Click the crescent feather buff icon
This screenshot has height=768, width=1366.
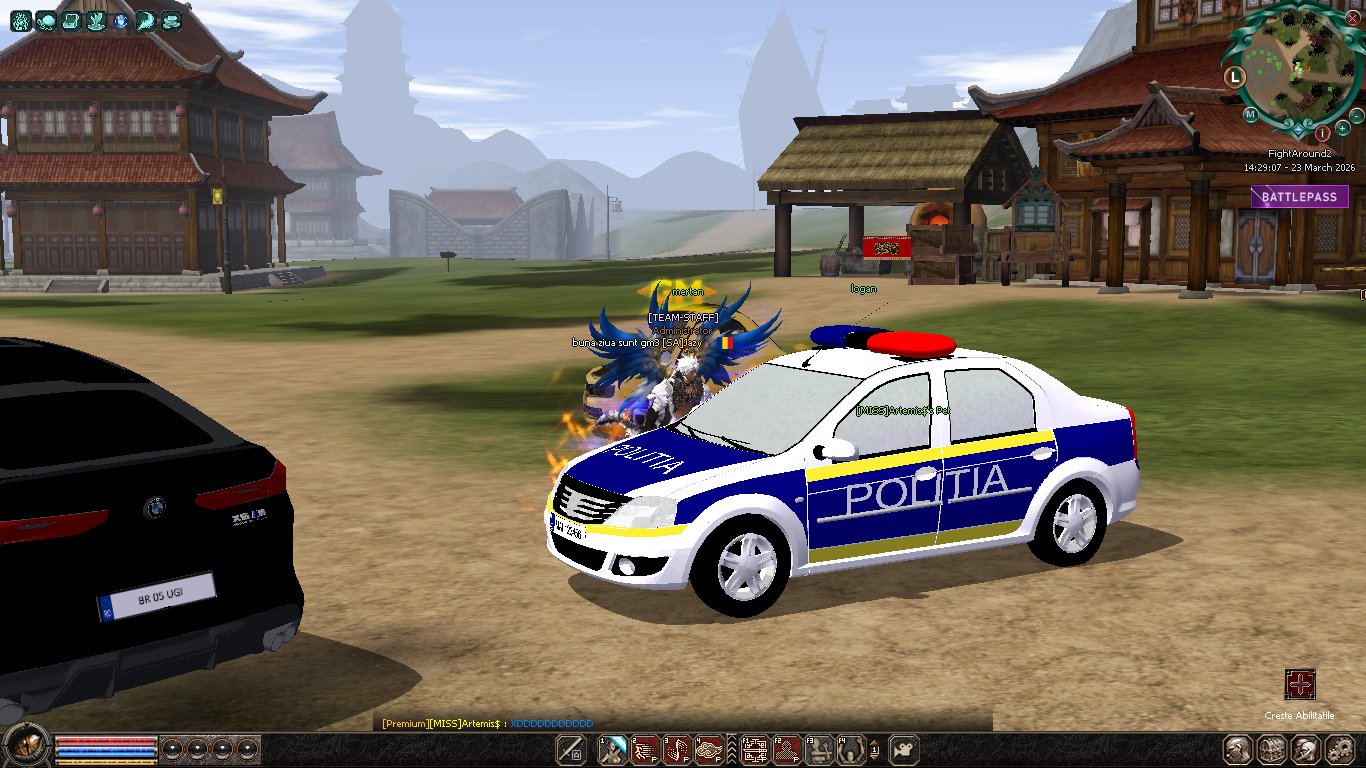146,20
